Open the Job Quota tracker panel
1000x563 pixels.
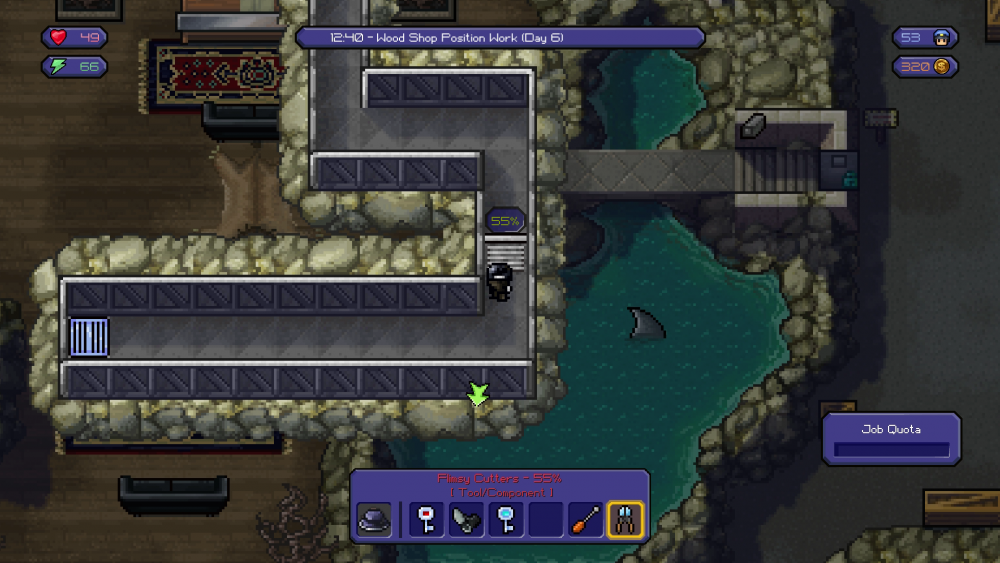[891, 439]
